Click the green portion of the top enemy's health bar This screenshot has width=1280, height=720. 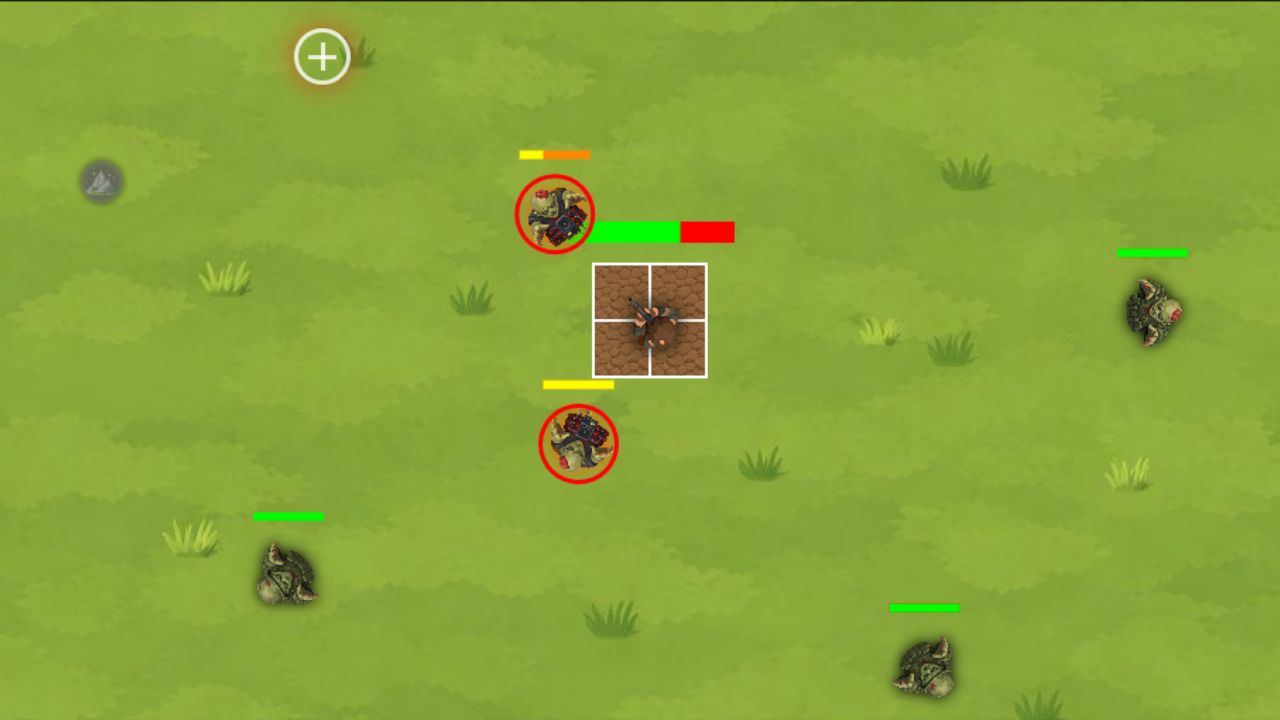pyautogui.click(x=634, y=232)
